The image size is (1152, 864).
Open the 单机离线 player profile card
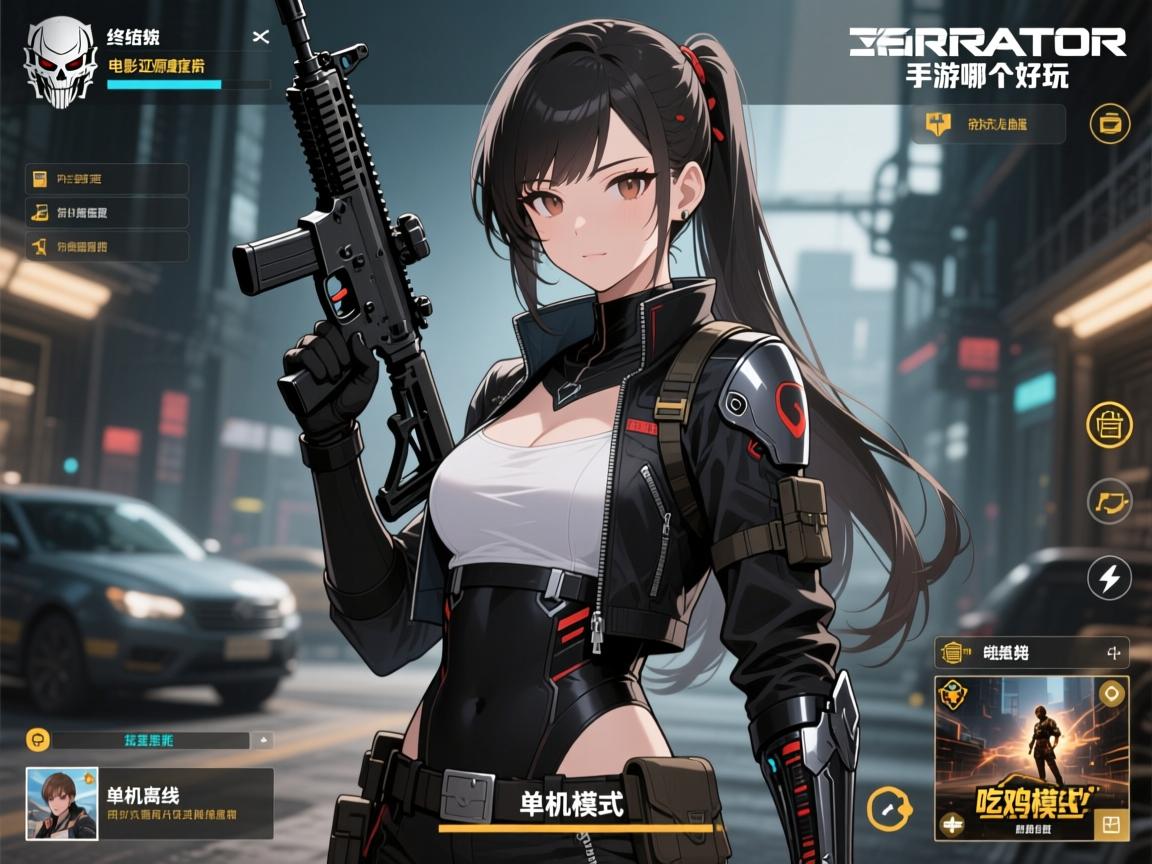coord(148,803)
